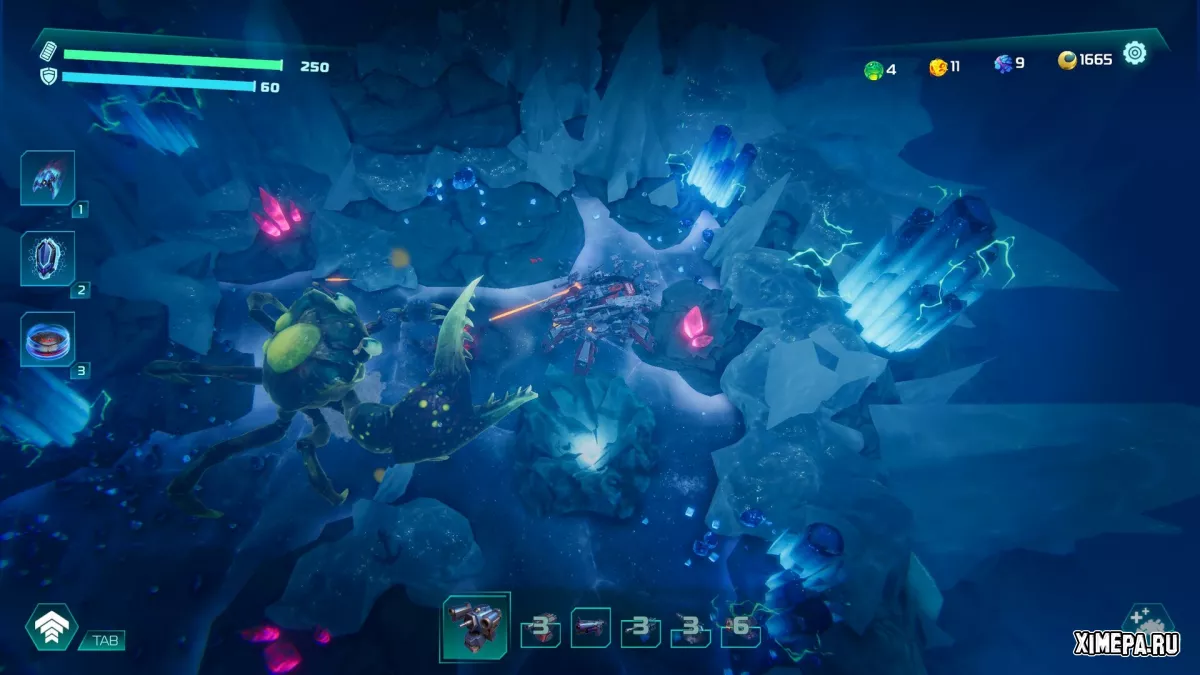Image resolution: width=1200 pixels, height=675 pixels.
Task: Activate the blue claw dash ability
Action: [x=47, y=178]
